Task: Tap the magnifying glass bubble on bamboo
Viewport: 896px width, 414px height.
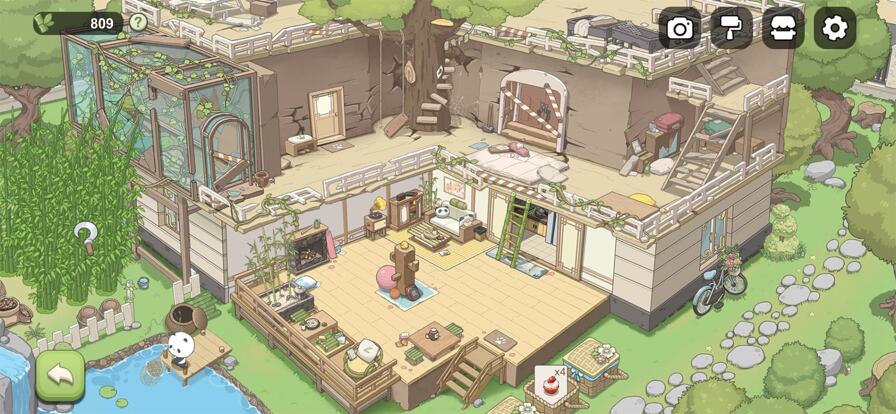Action: click(x=87, y=236)
